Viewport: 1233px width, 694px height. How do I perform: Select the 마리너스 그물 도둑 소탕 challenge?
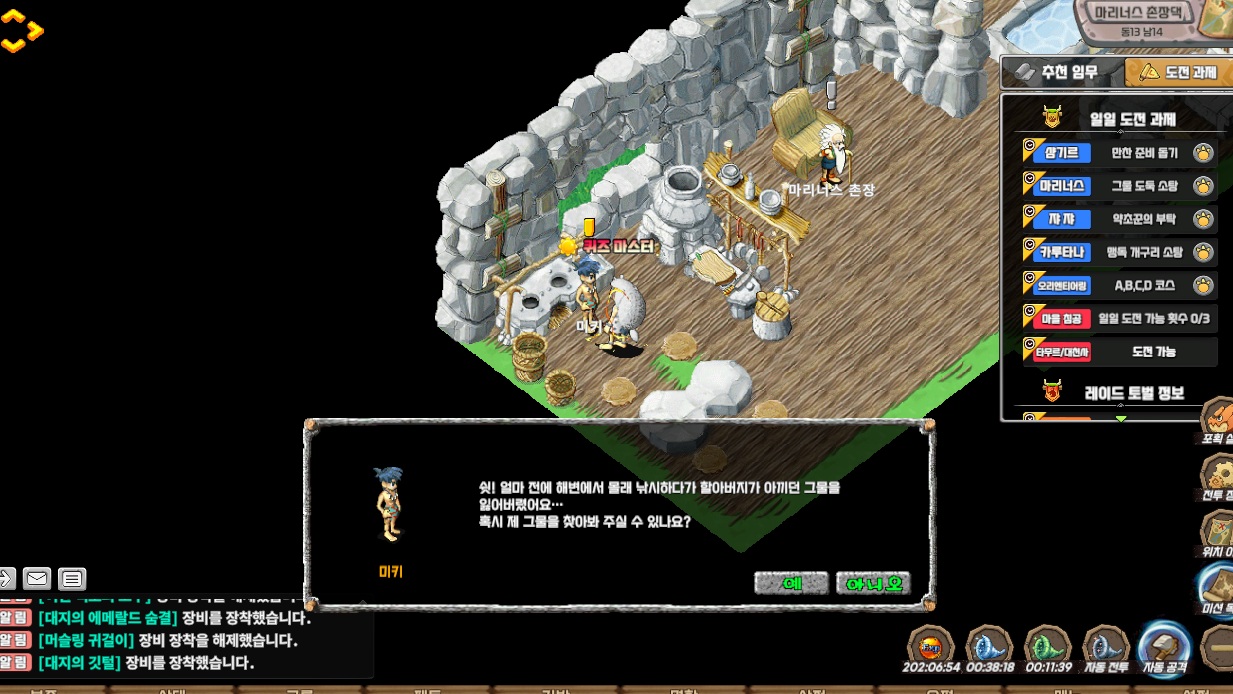[1119, 186]
